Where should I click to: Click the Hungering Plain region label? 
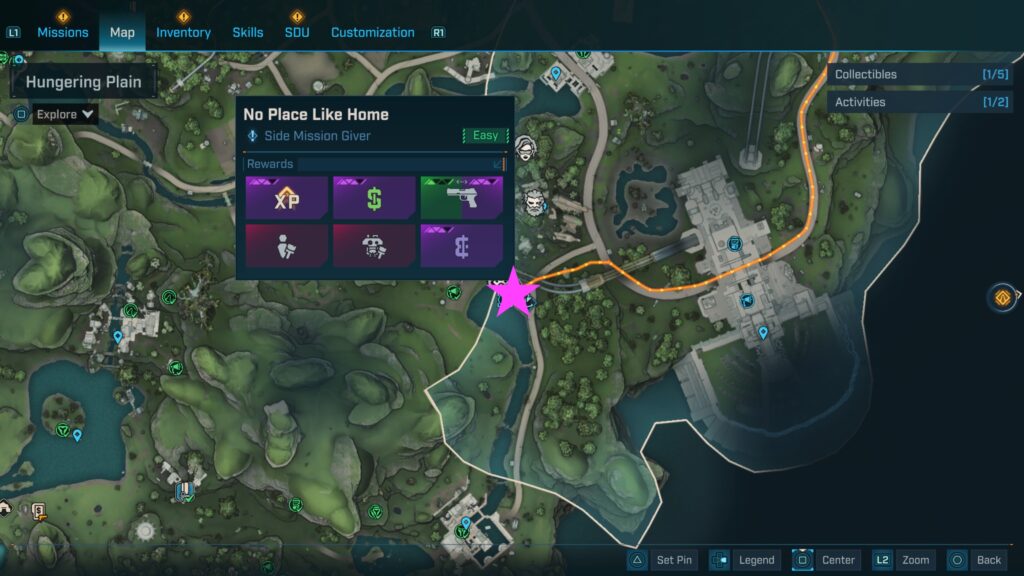84,82
